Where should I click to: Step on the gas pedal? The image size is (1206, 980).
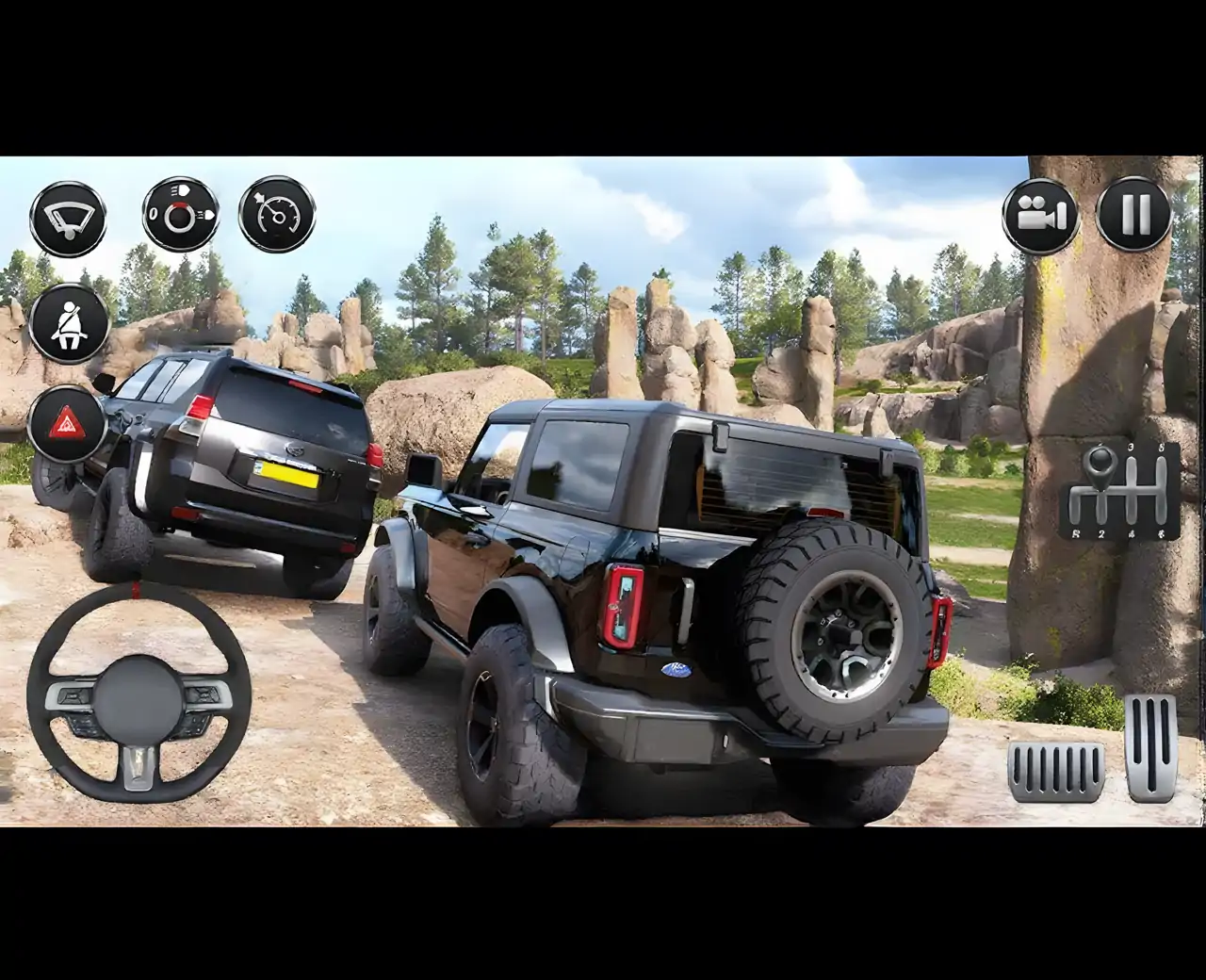(x=1150, y=747)
